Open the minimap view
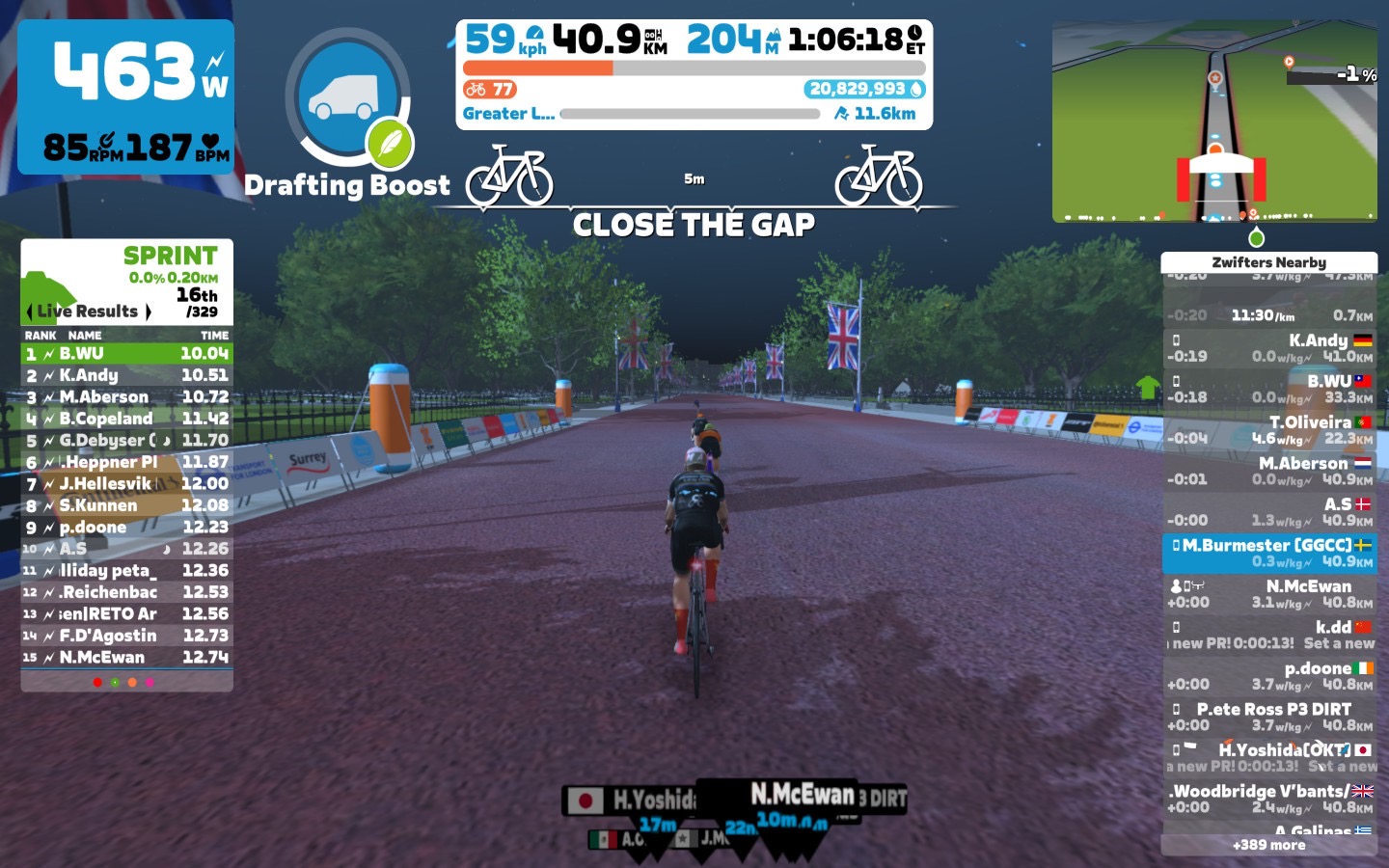 coord(1214,122)
